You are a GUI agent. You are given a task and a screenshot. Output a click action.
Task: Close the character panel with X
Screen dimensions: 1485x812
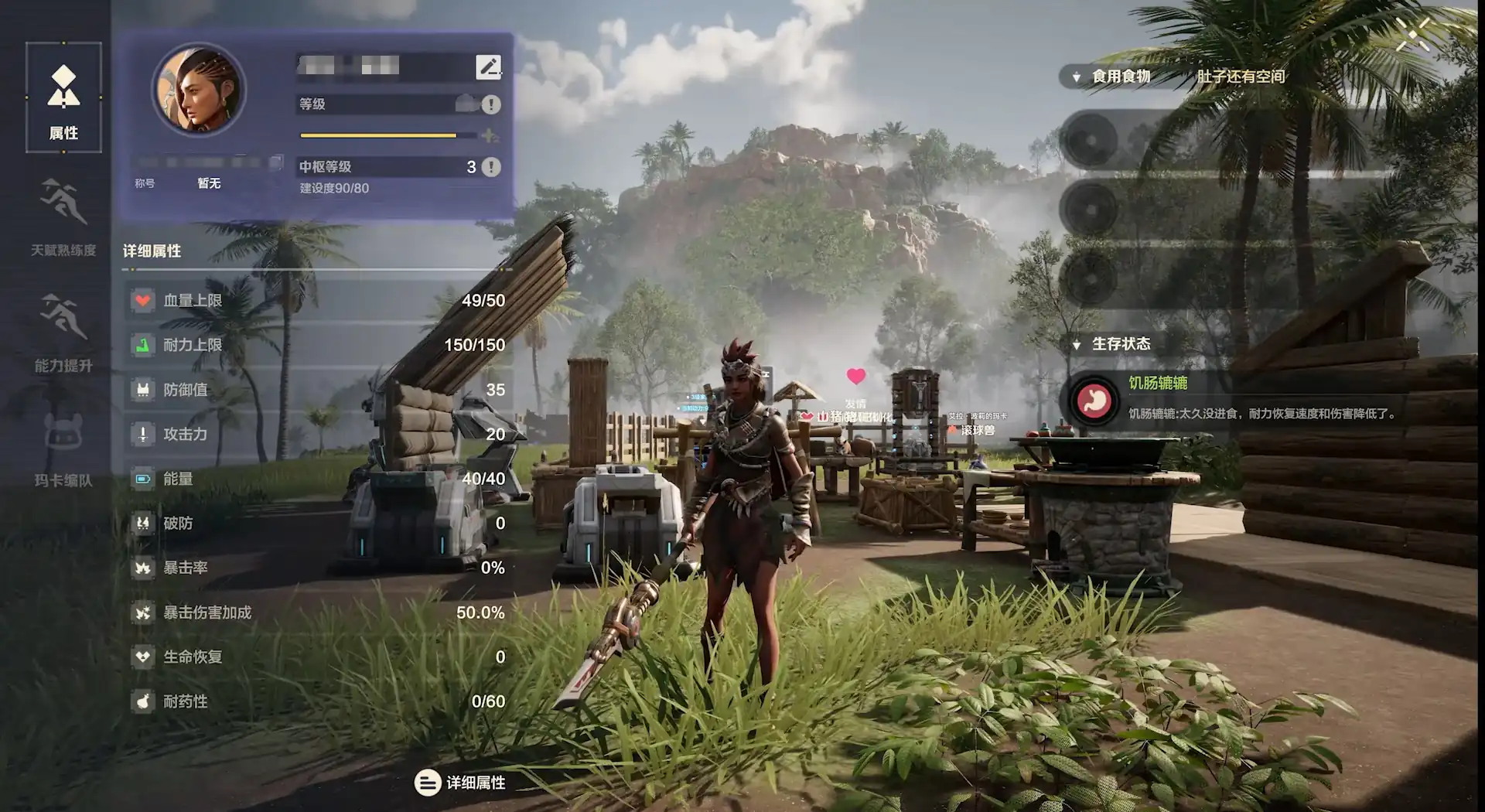[x=1412, y=35]
